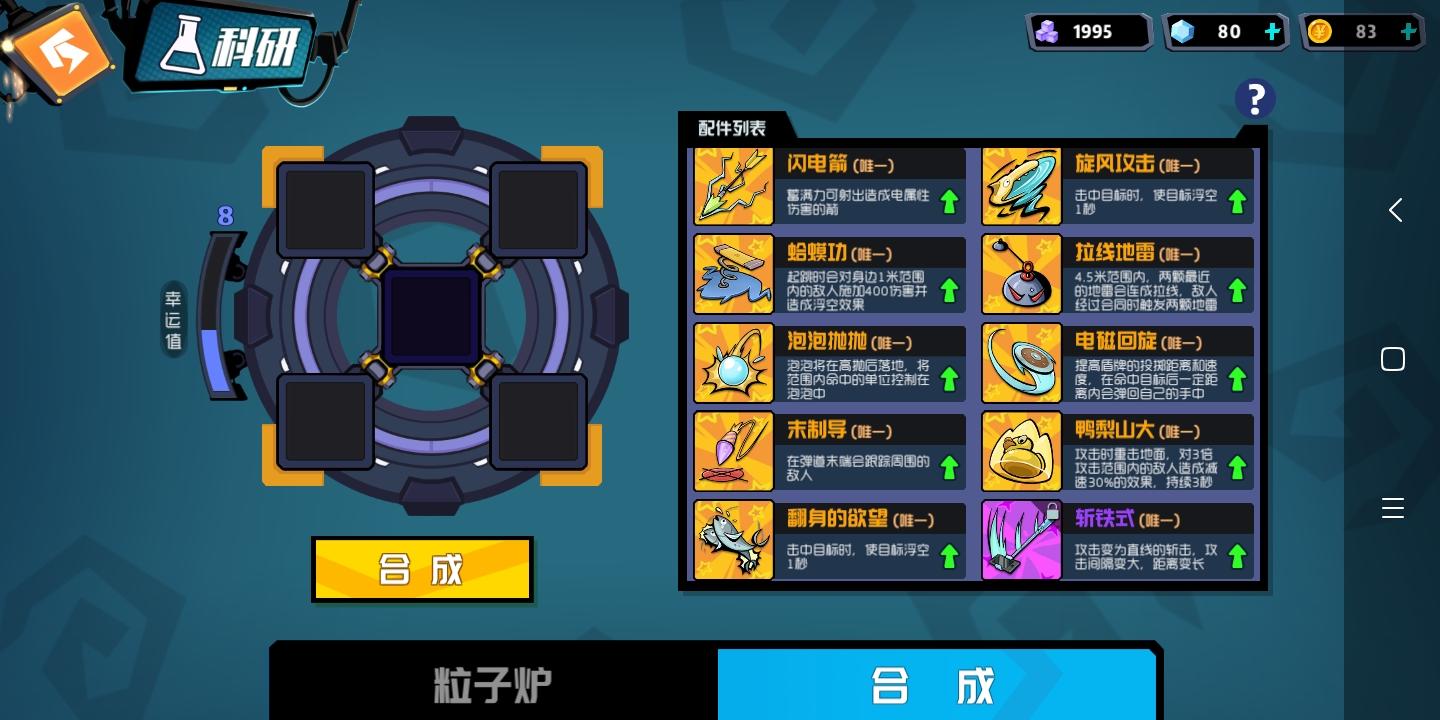
Task: Switch to the 粒子炉 tab
Action: (492, 686)
